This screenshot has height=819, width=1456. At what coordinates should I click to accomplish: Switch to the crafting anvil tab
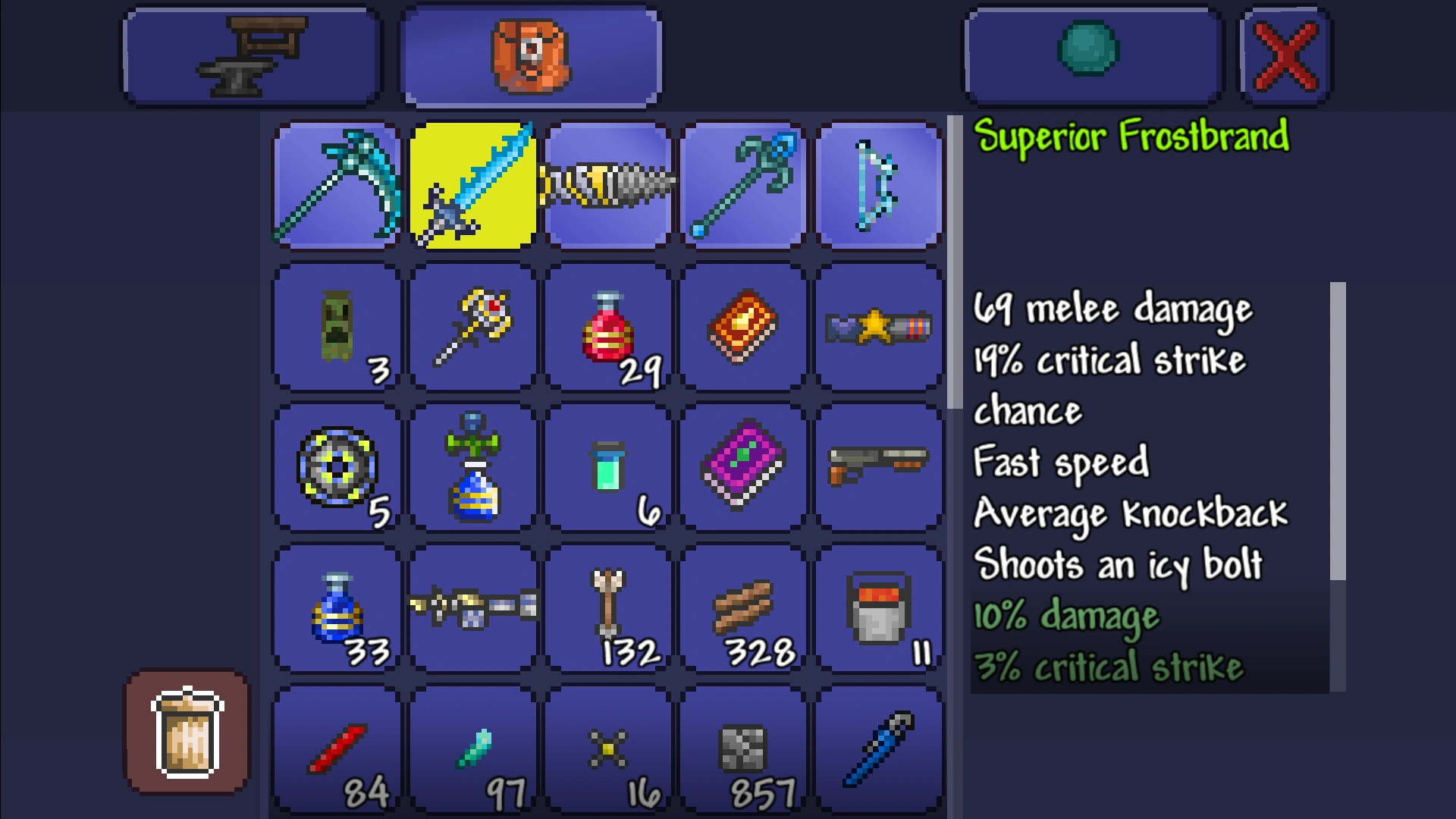(x=250, y=55)
